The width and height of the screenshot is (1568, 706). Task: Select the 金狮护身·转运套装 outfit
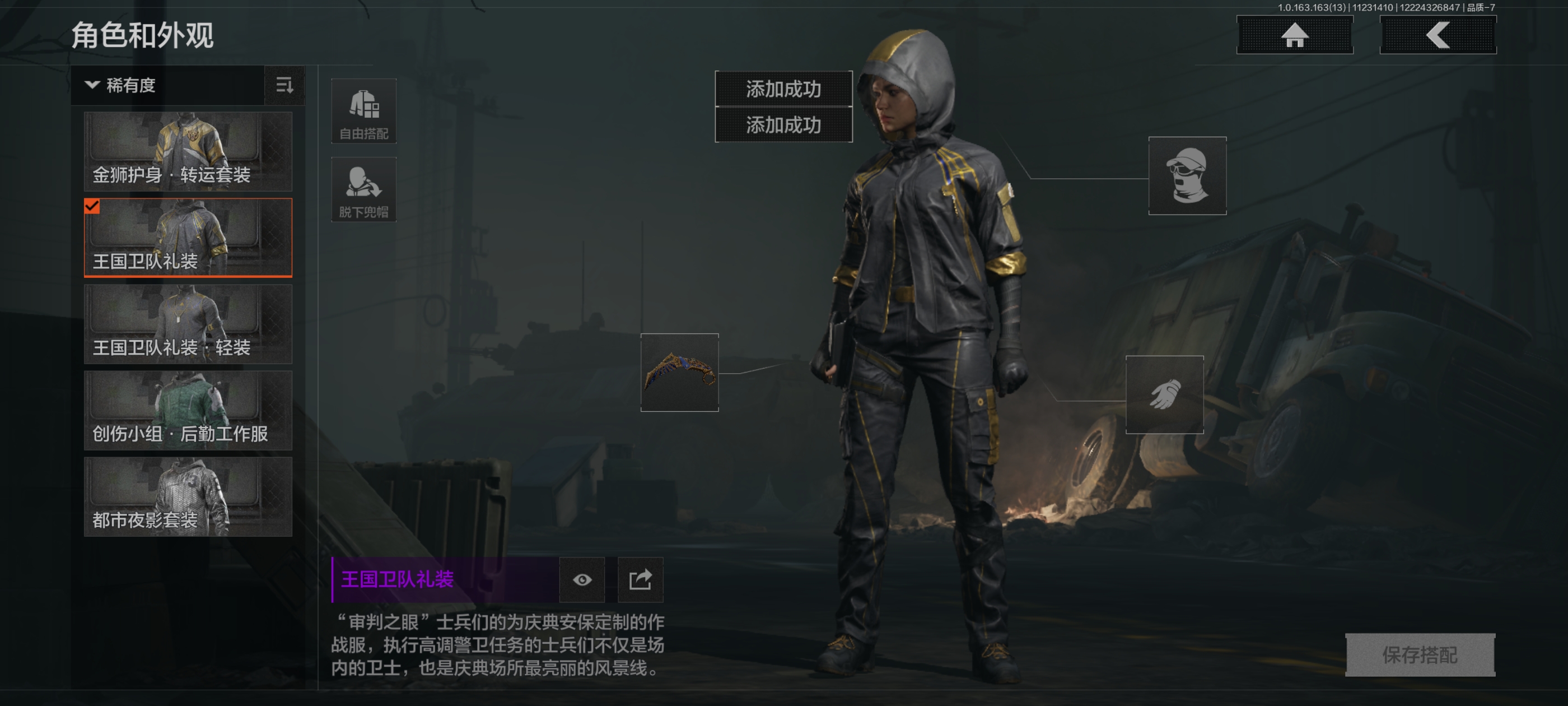(188, 151)
